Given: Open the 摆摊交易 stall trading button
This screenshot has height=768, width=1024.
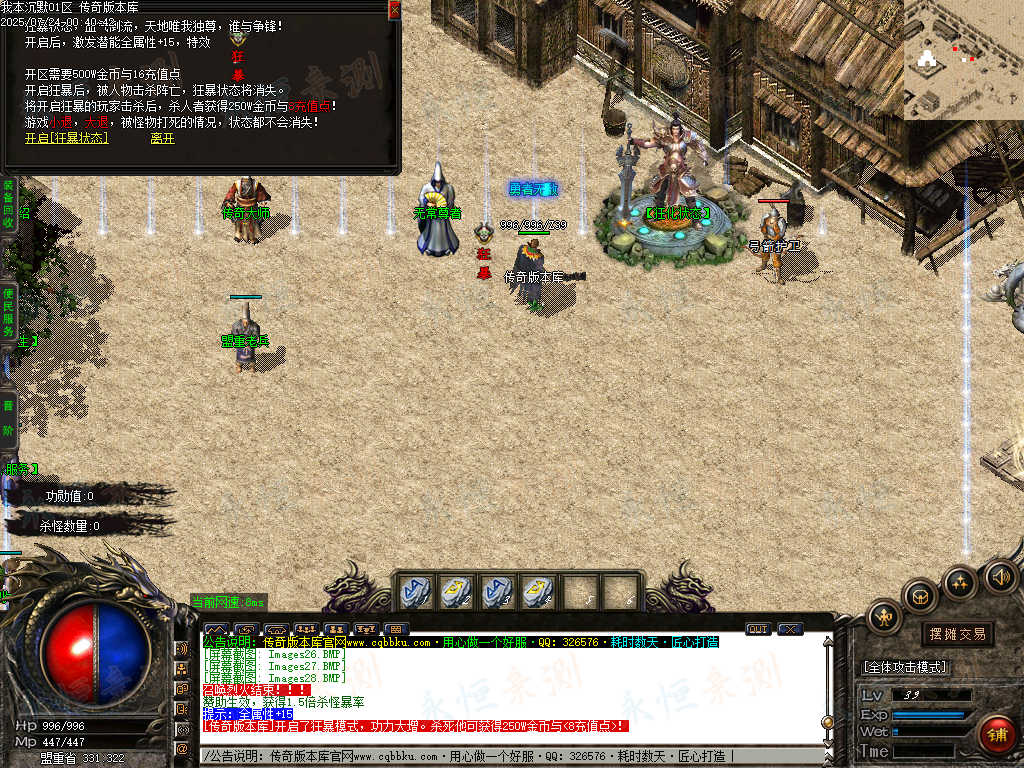Looking at the screenshot, I should (x=957, y=634).
